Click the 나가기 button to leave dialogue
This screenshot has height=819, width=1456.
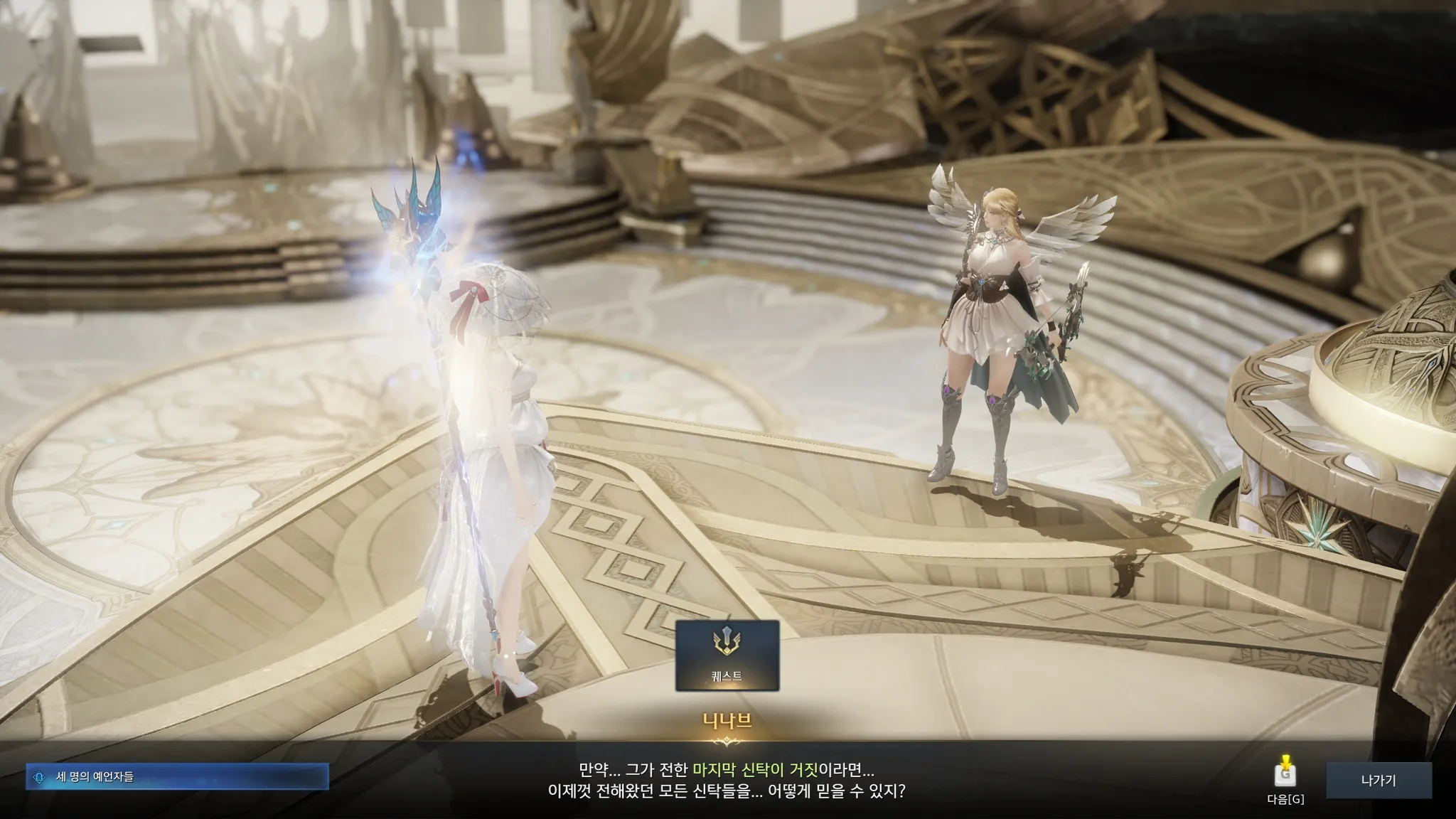point(1378,781)
